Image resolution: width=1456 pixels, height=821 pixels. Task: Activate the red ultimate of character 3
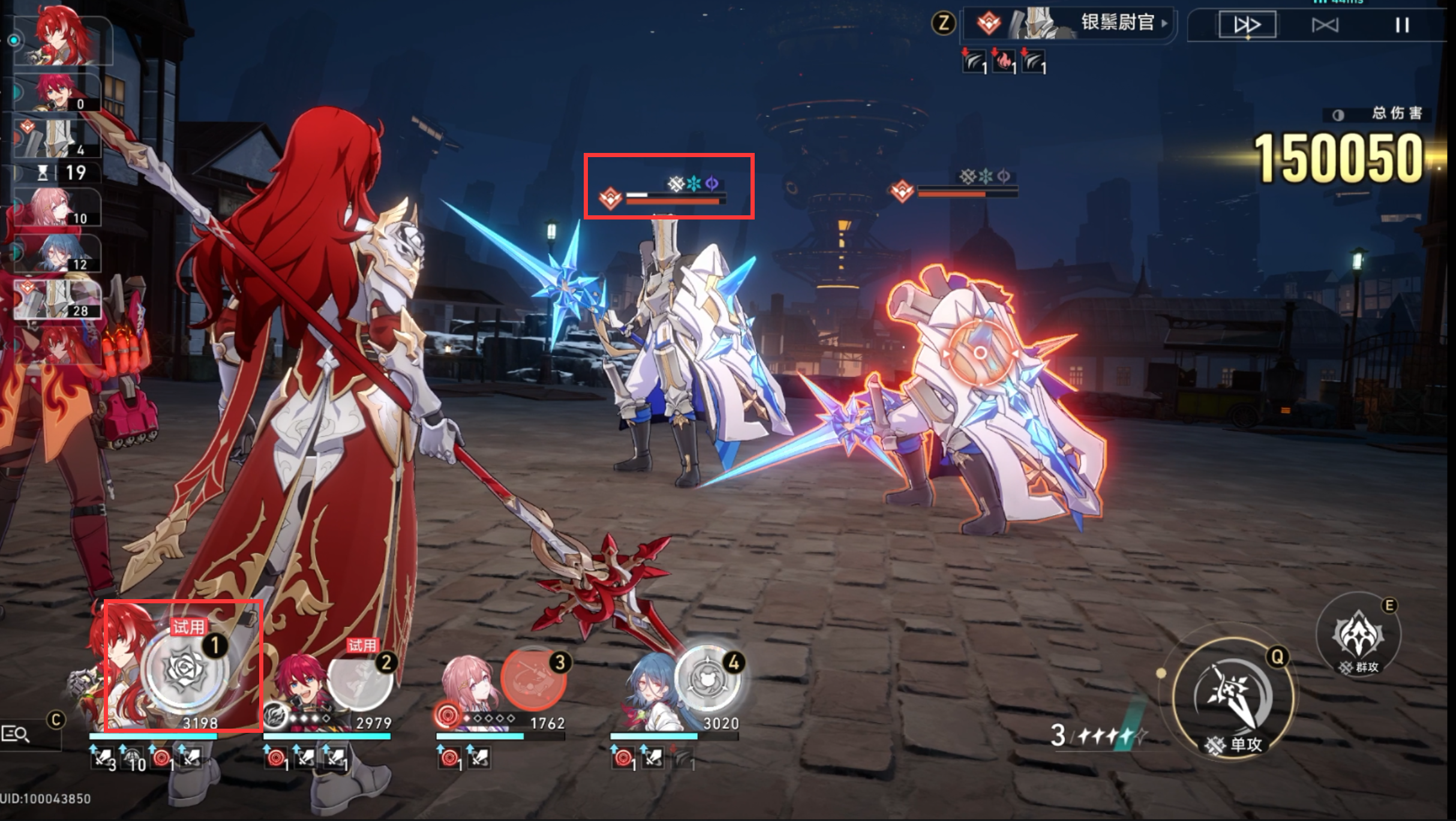[533, 681]
